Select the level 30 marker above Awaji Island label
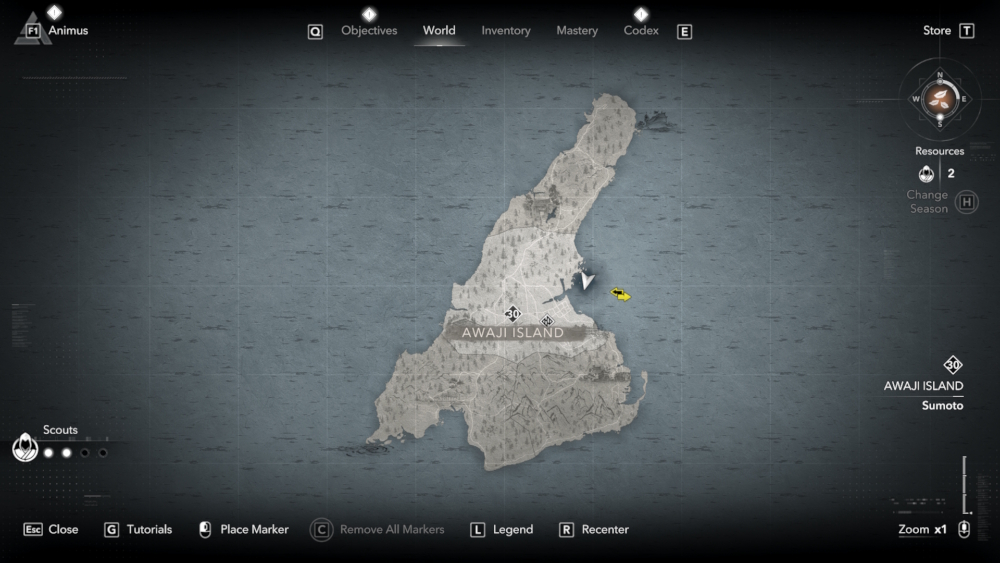This screenshot has width=1000, height=563. [513, 313]
